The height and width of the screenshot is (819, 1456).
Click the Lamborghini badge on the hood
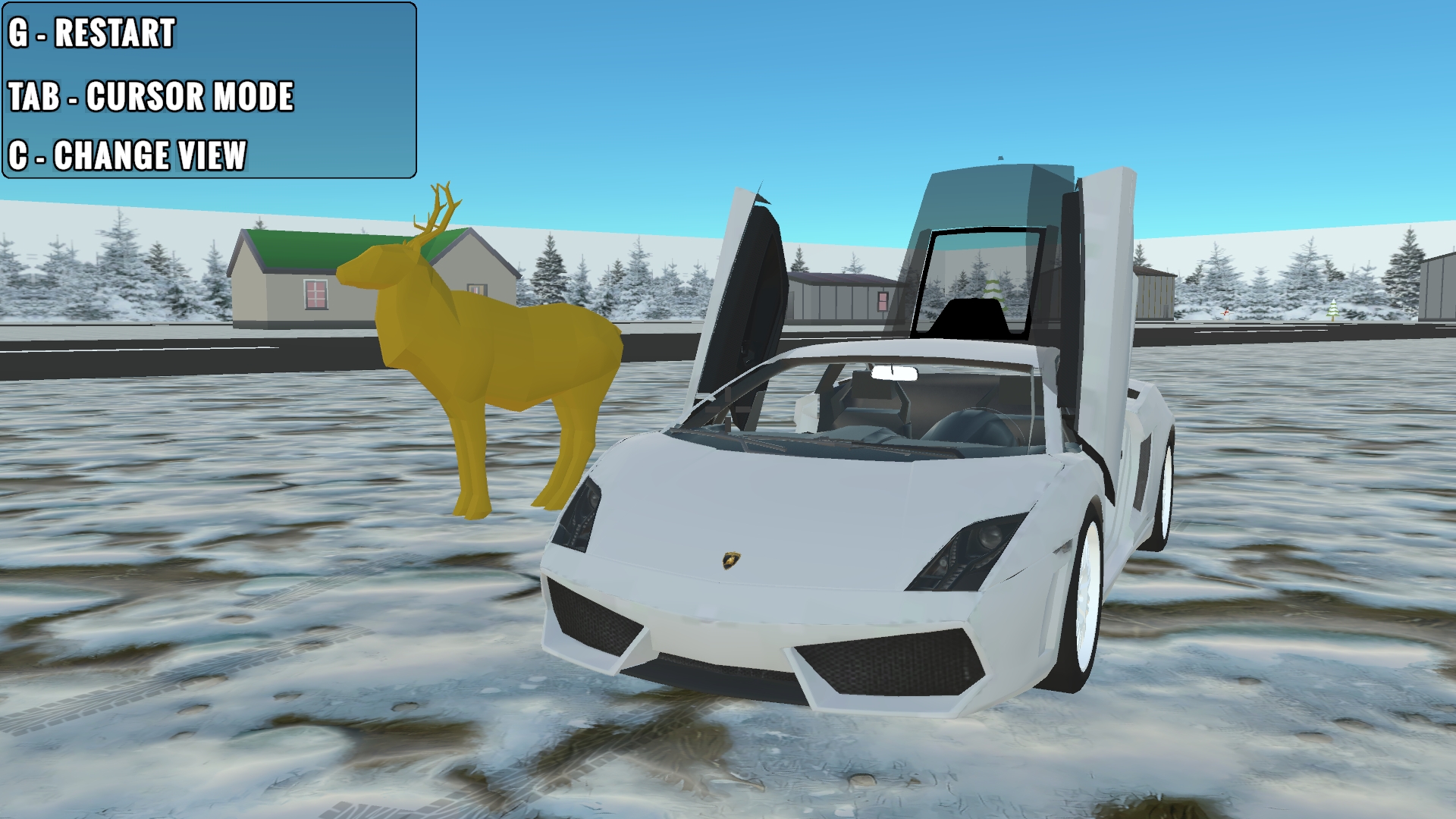730,561
